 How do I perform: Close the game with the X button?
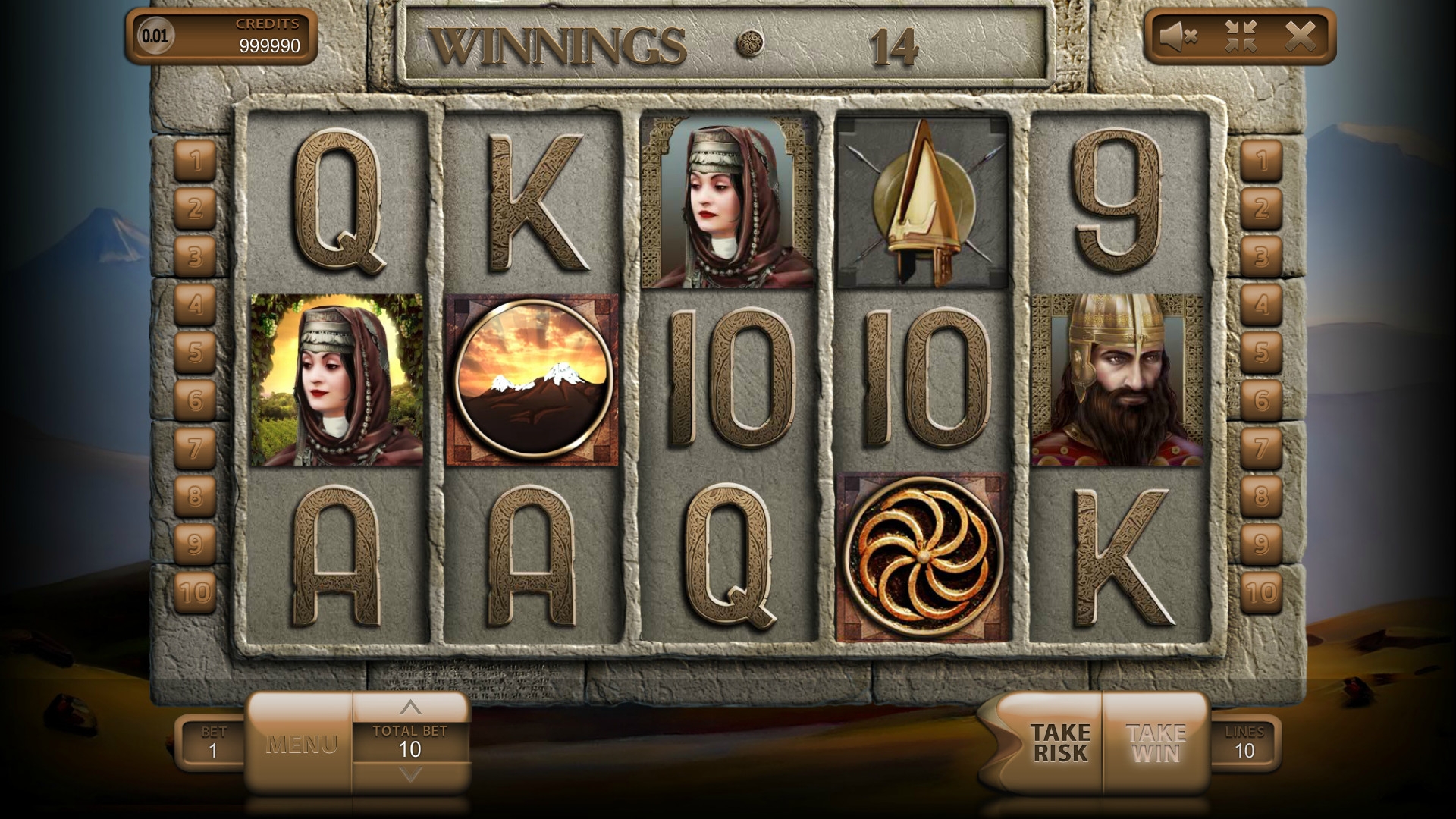(x=1301, y=36)
